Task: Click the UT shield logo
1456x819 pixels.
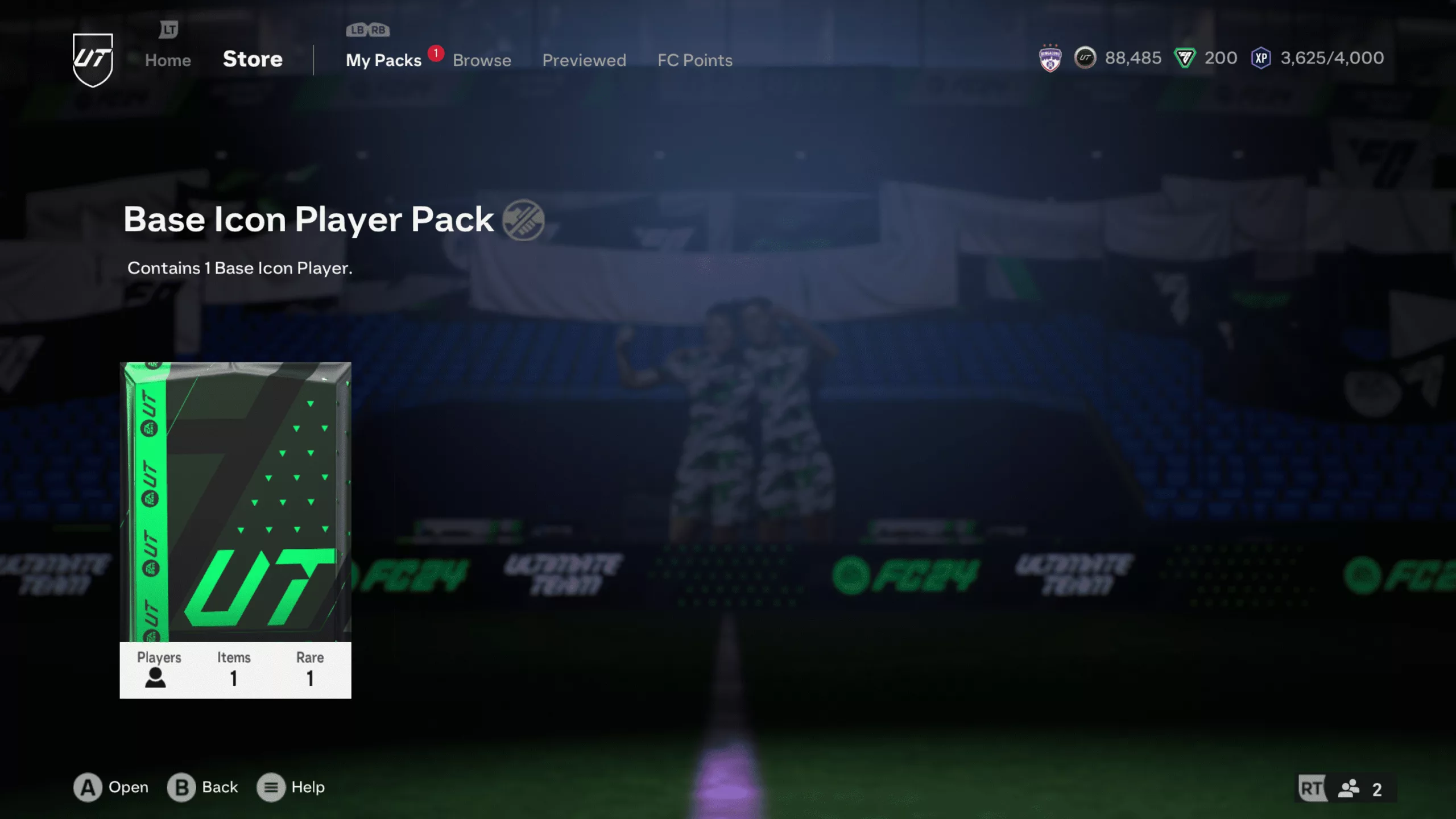Action: pos(93,59)
